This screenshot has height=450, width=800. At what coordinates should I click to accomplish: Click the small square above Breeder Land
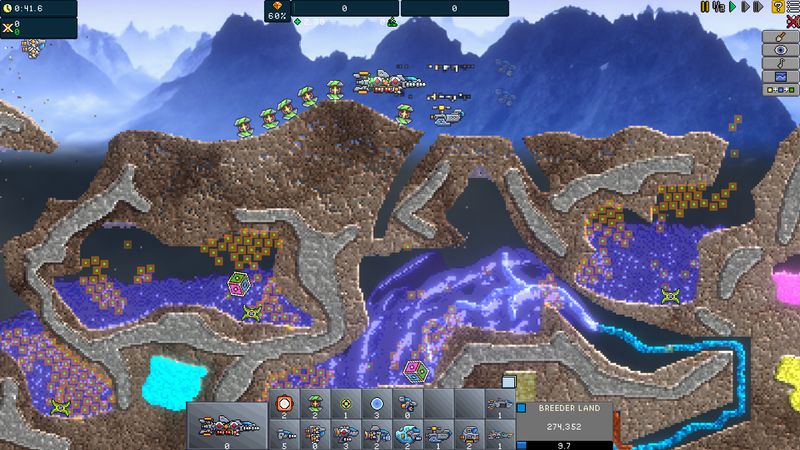pos(508,381)
